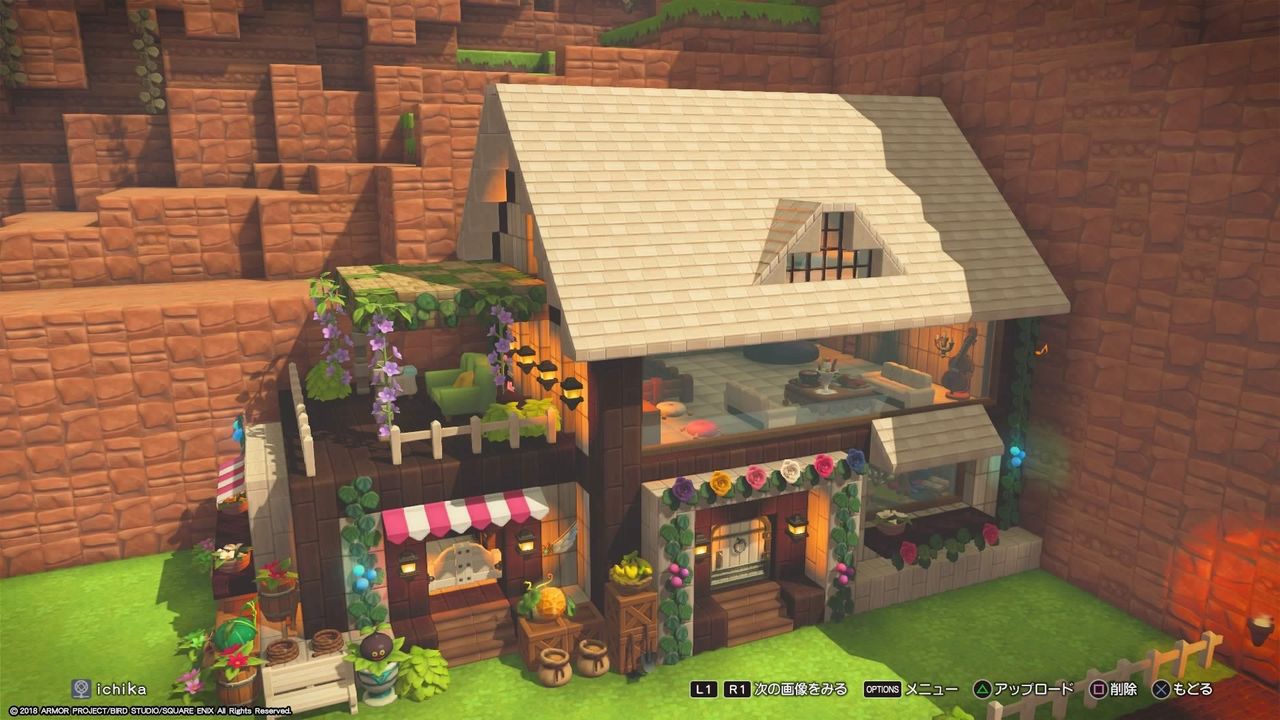
Task: Activate アップロード to share the build
Action: click(x=1033, y=687)
